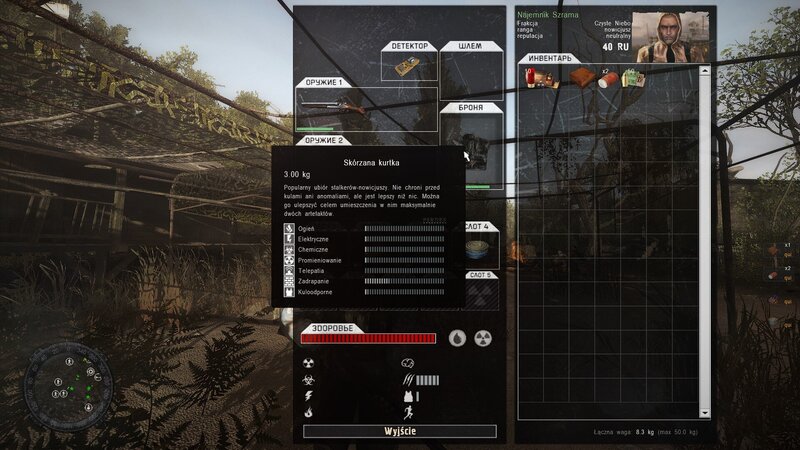Click the inventory scrollbar's down arrow

tap(704, 411)
